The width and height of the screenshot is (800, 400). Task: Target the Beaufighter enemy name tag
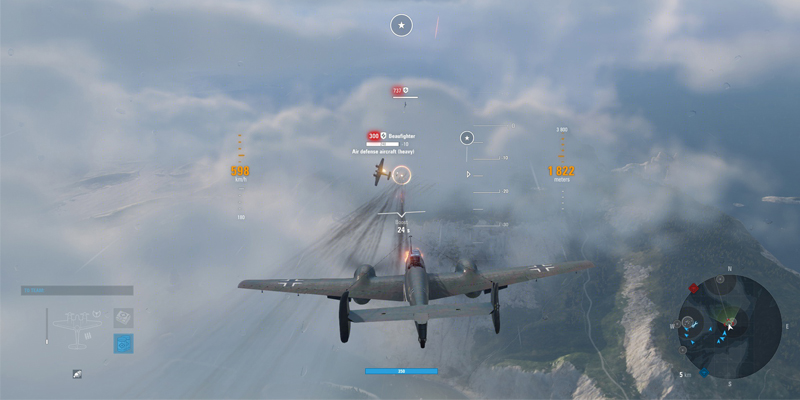[401, 135]
